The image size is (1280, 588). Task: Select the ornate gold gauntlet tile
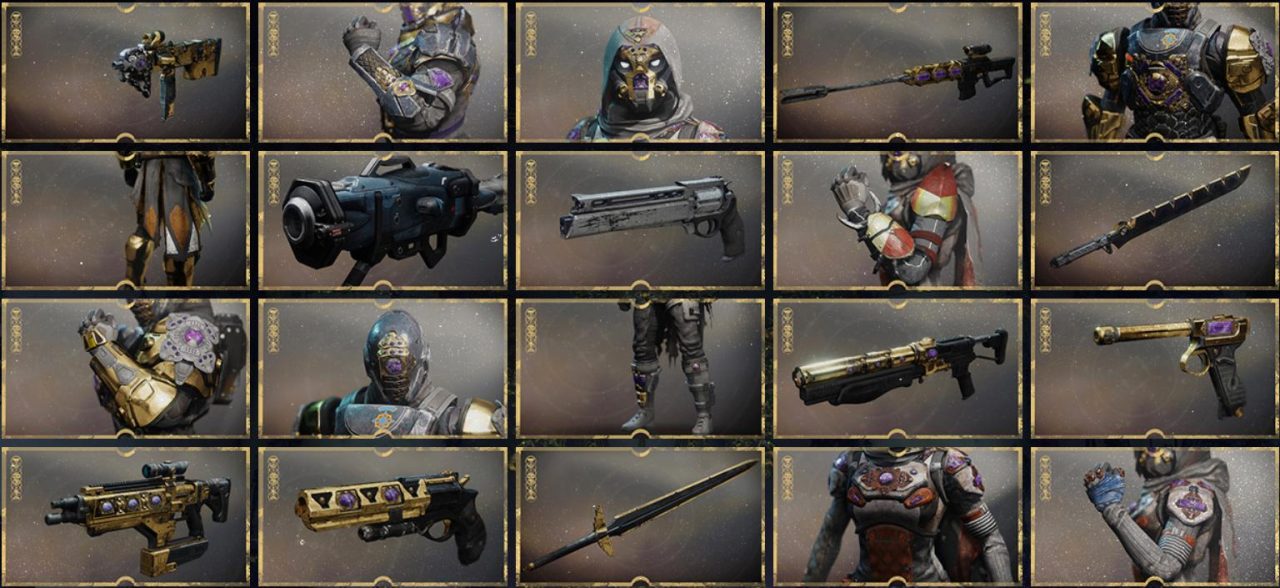click(x=126, y=368)
